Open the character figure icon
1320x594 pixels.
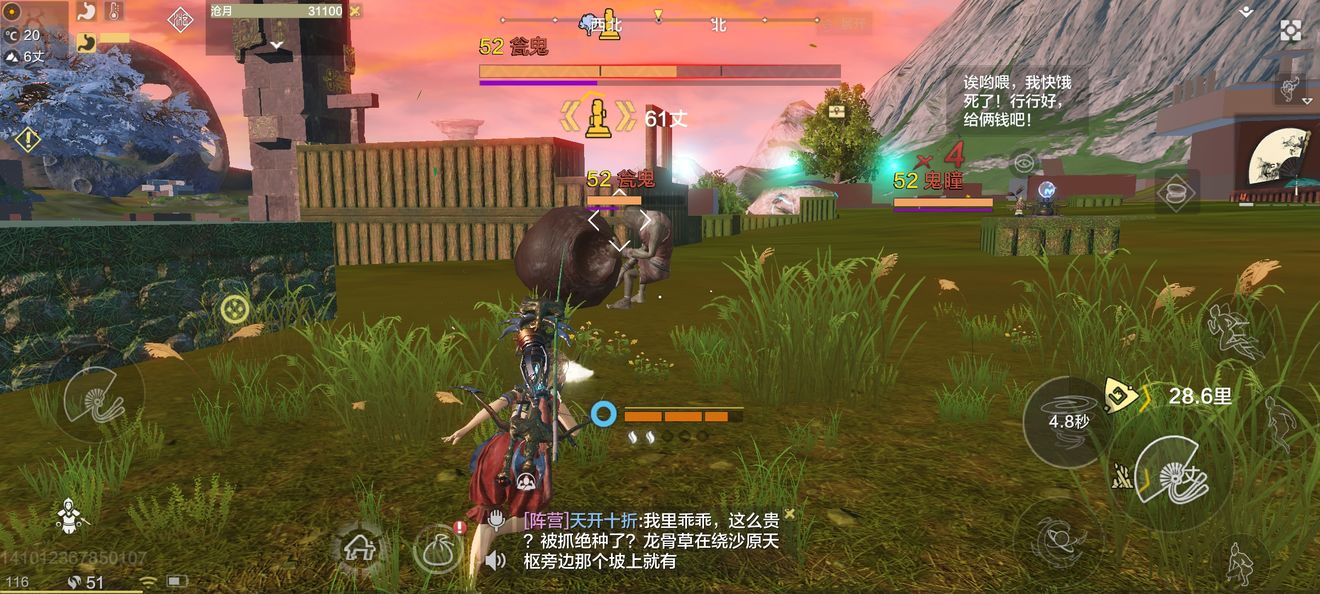tap(68, 515)
